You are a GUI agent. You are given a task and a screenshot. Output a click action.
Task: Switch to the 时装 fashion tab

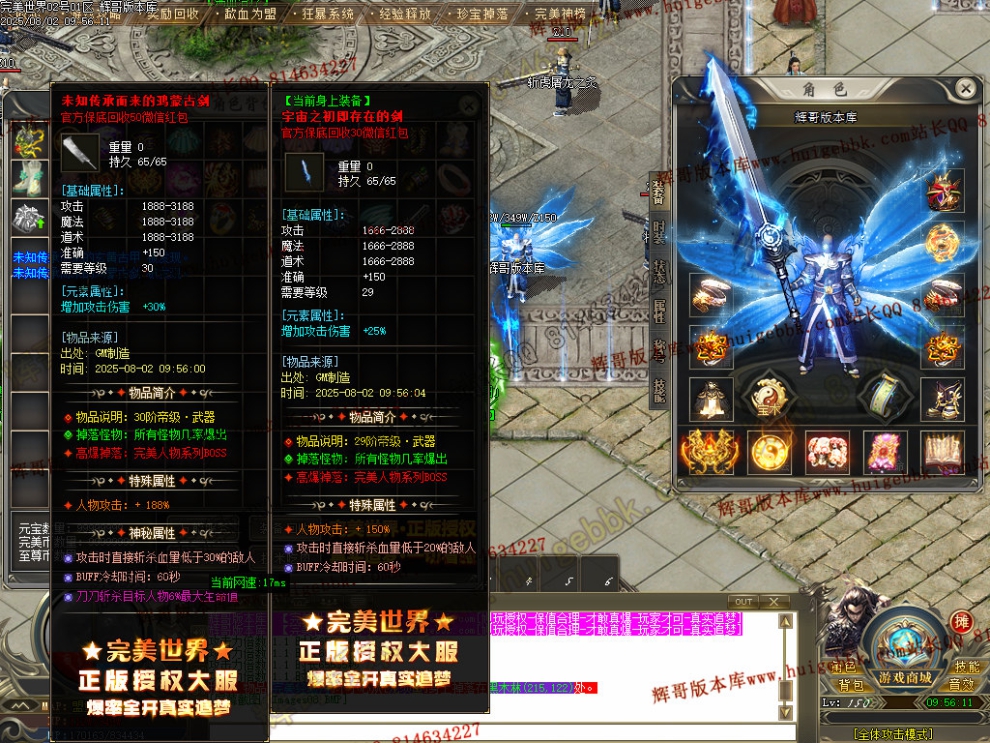tap(659, 232)
